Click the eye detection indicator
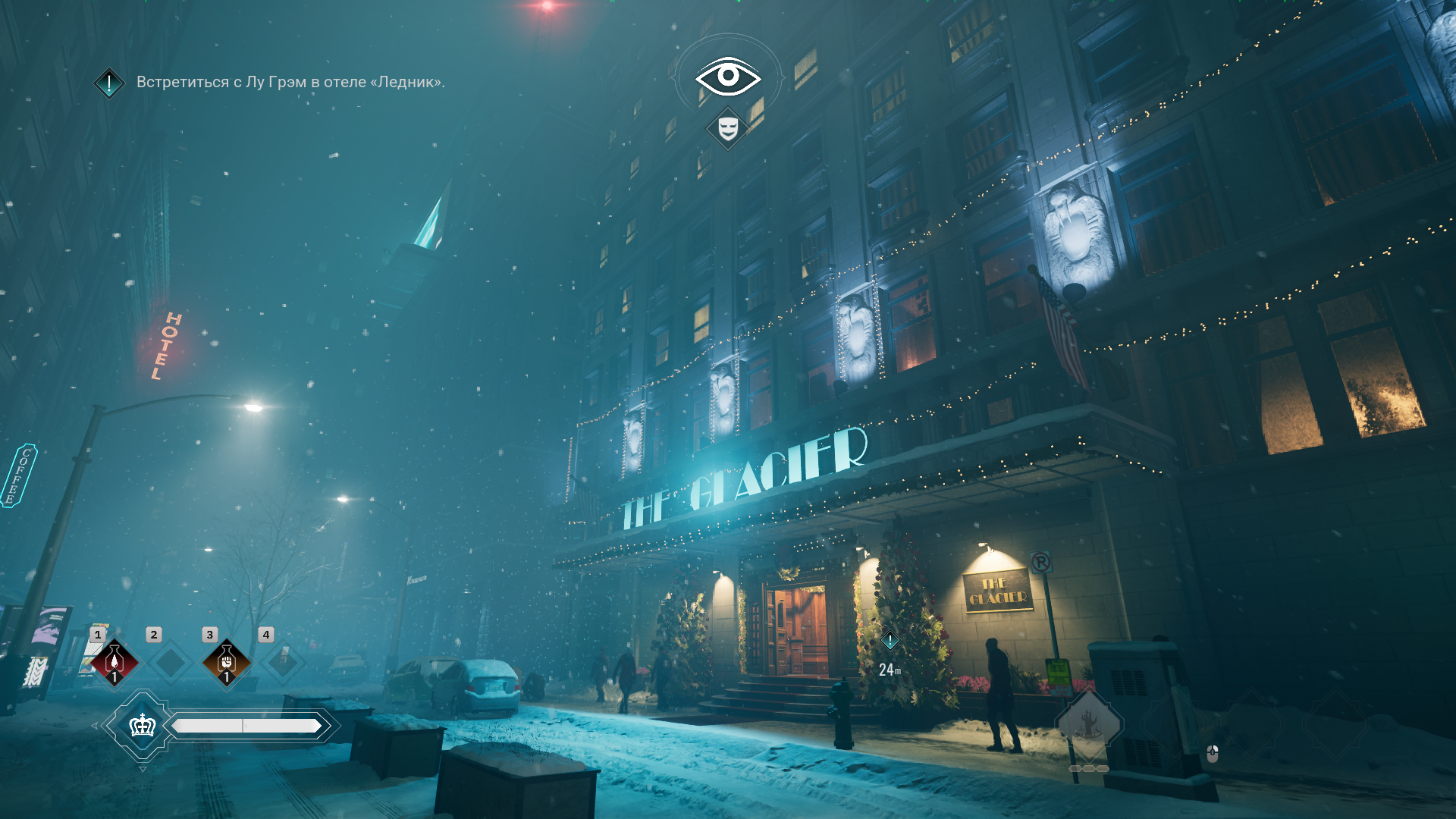 coord(728,76)
